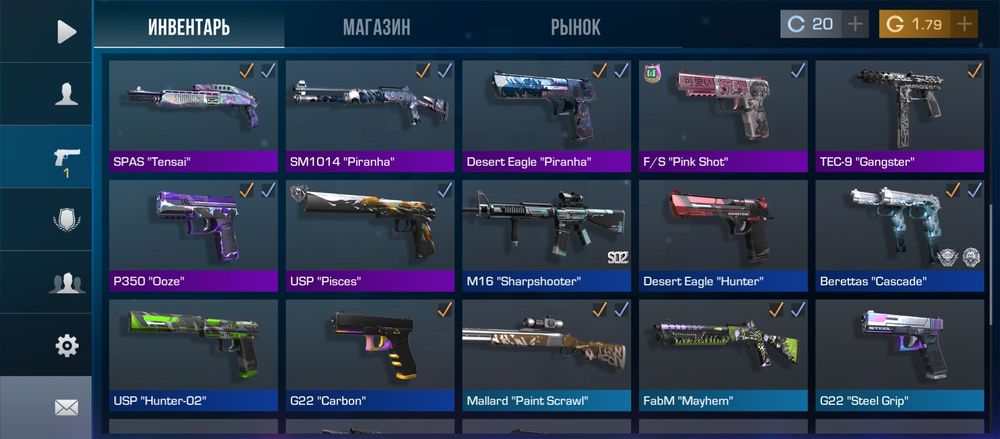Open the pistol weapons section in sidebar
The height and width of the screenshot is (439, 1000).
coord(66,158)
